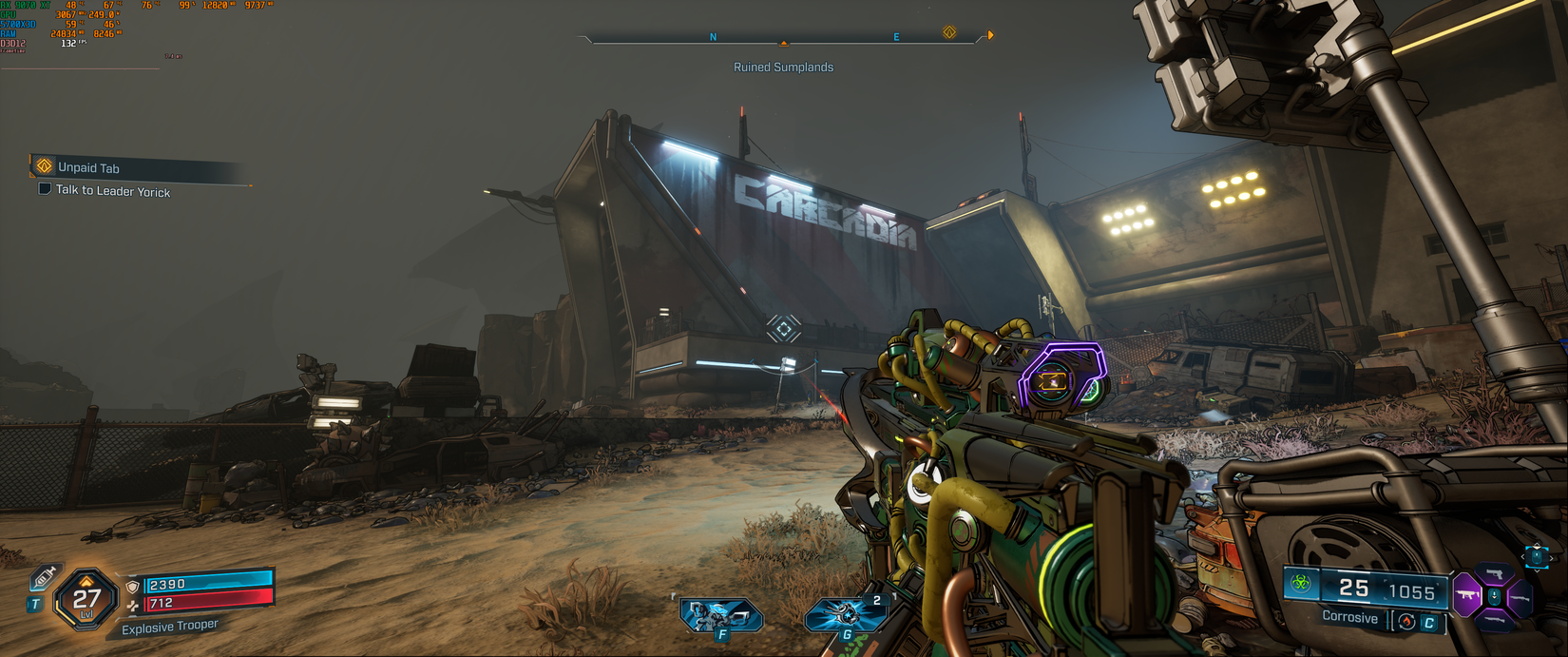Use the syringe repkit icon

[x=43, y=577]
